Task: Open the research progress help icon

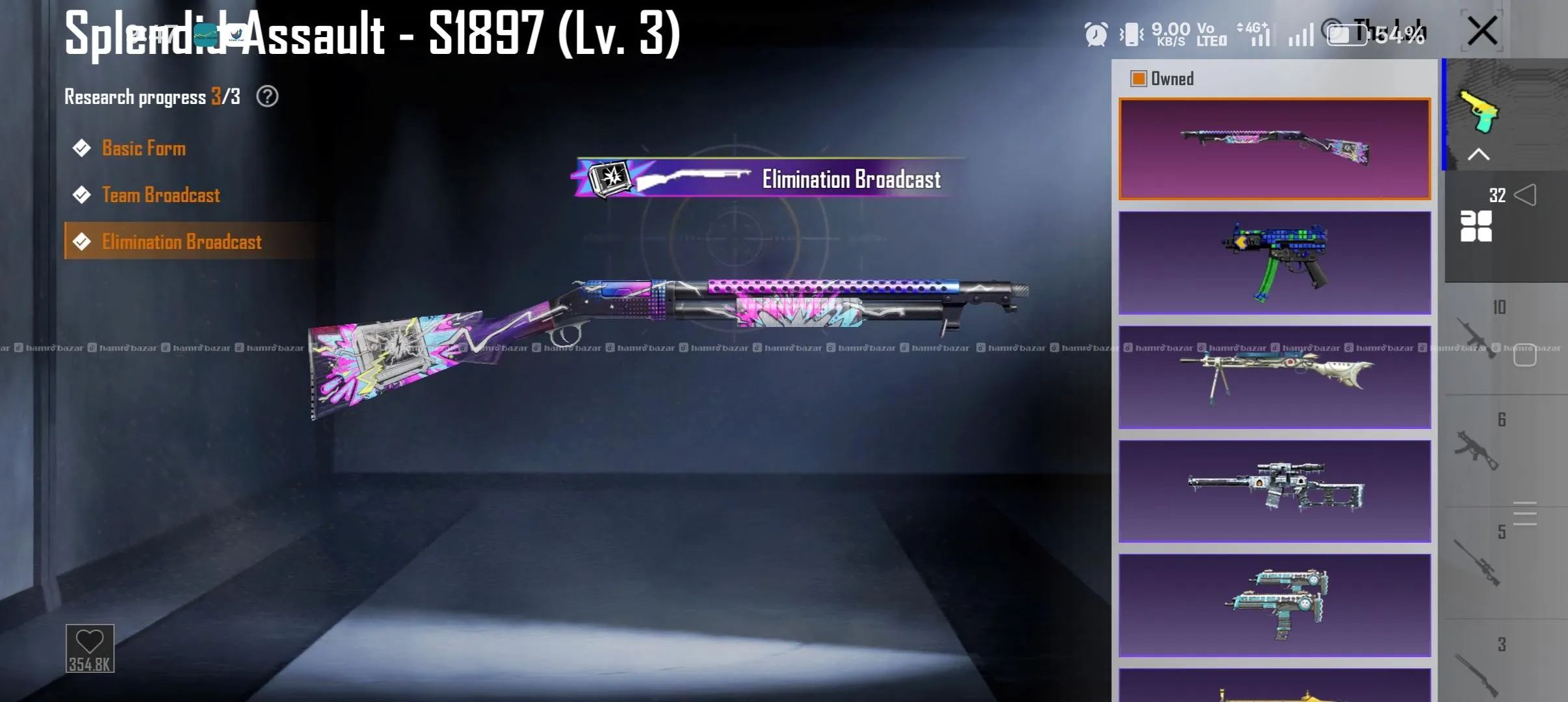Action: (267, 97)
